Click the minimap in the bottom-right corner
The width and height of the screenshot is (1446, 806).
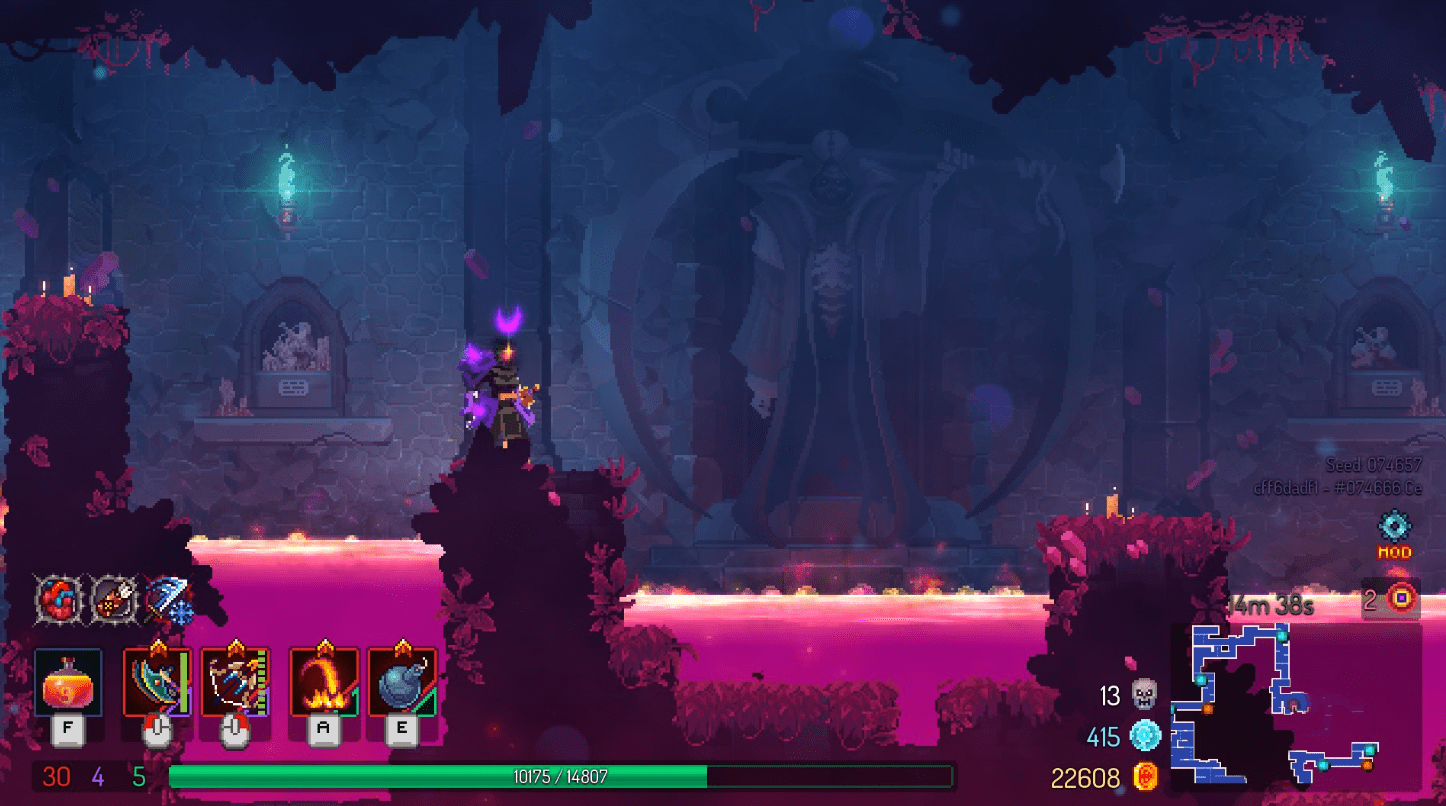[x=1300, y=710]
